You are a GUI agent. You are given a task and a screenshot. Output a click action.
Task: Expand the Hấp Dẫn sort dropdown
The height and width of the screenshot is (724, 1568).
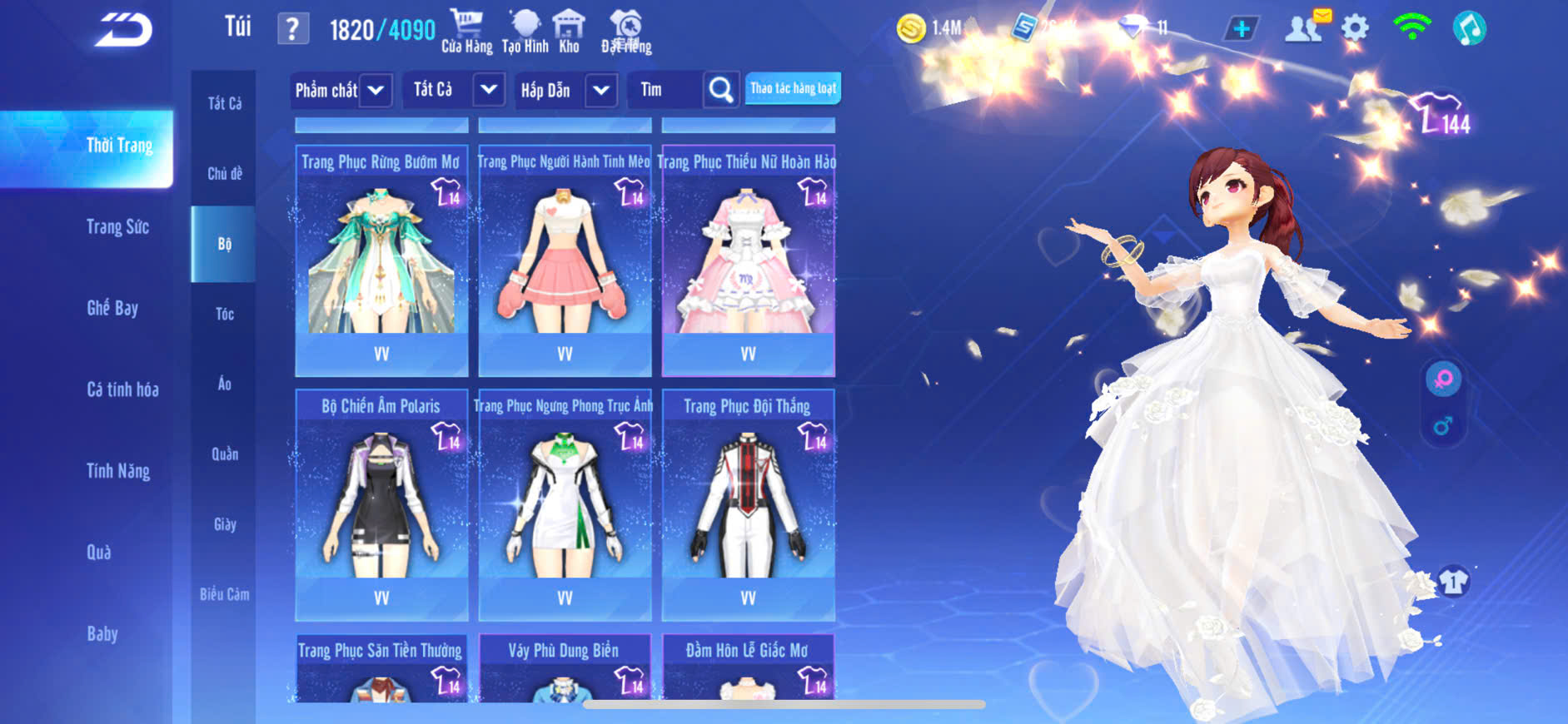click(601, 90)
